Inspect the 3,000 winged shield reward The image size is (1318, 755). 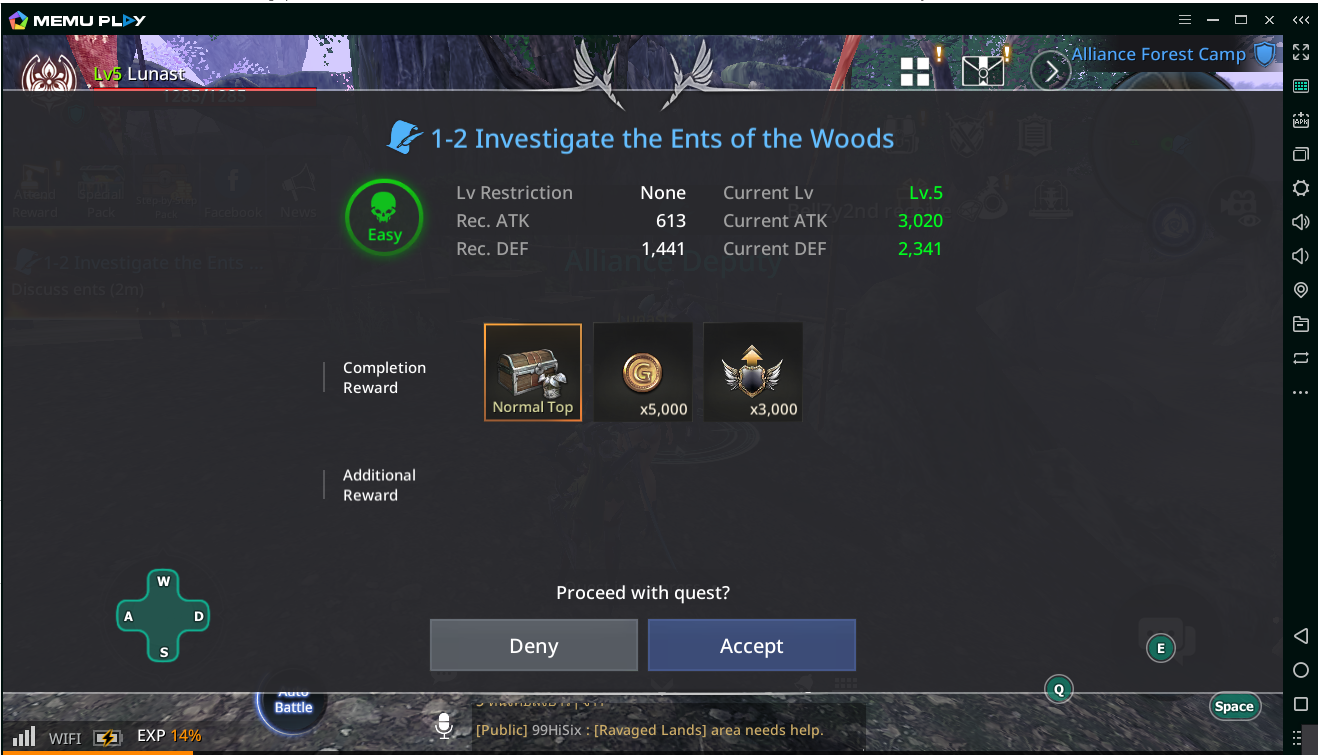(x=752, y=372)
